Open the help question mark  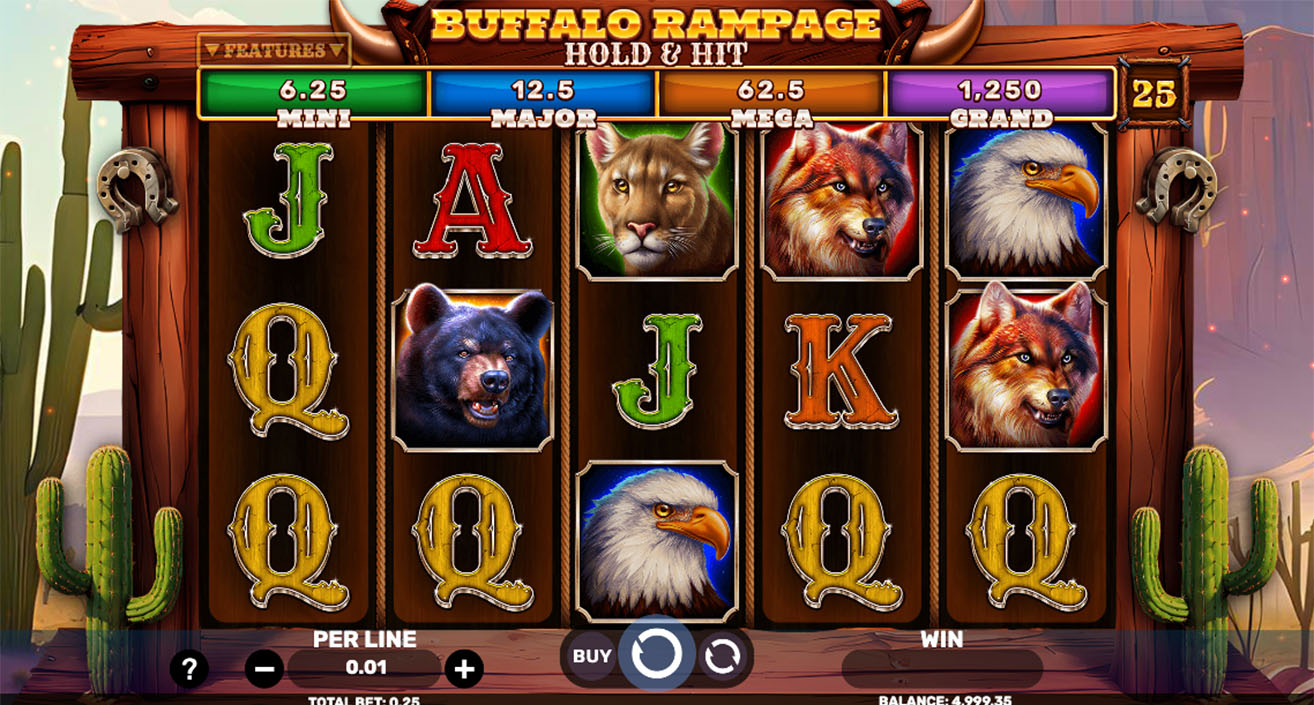click(189, 669)
